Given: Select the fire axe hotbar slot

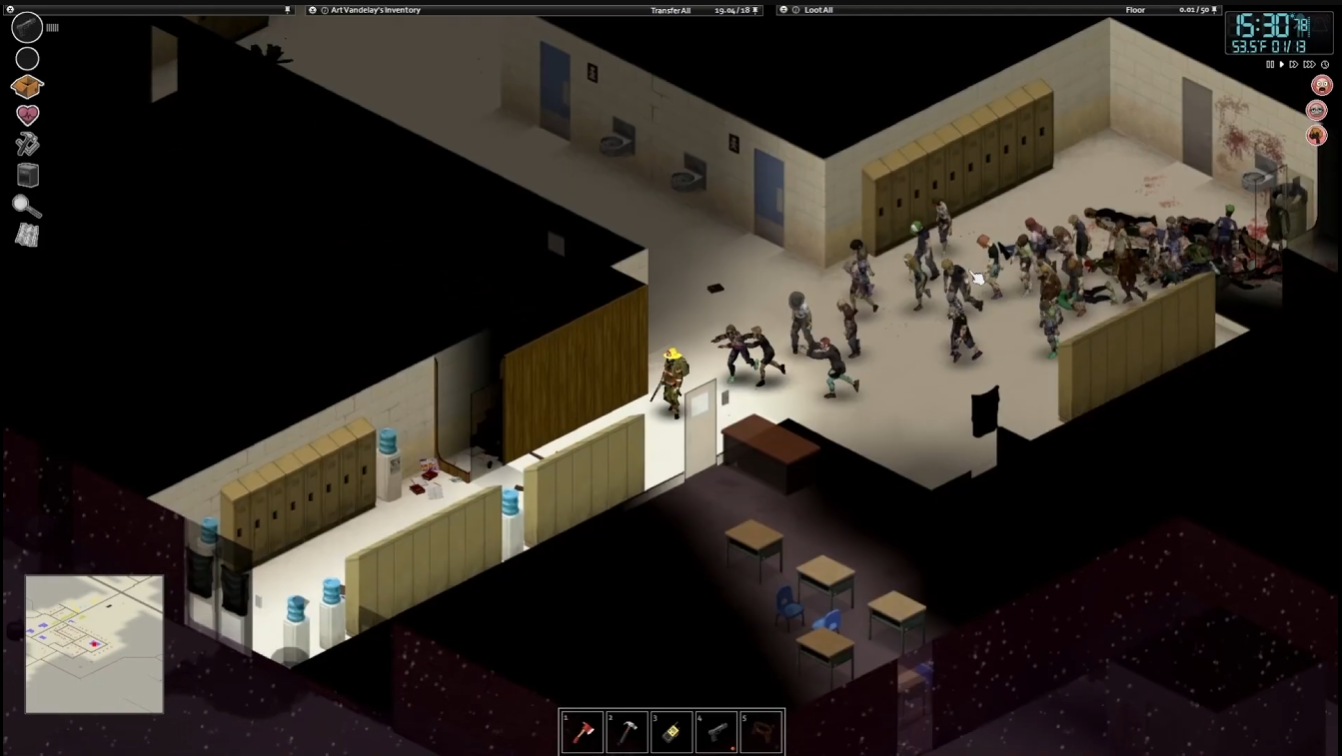Looking at the screenshot, I should [x=582, y=733].
